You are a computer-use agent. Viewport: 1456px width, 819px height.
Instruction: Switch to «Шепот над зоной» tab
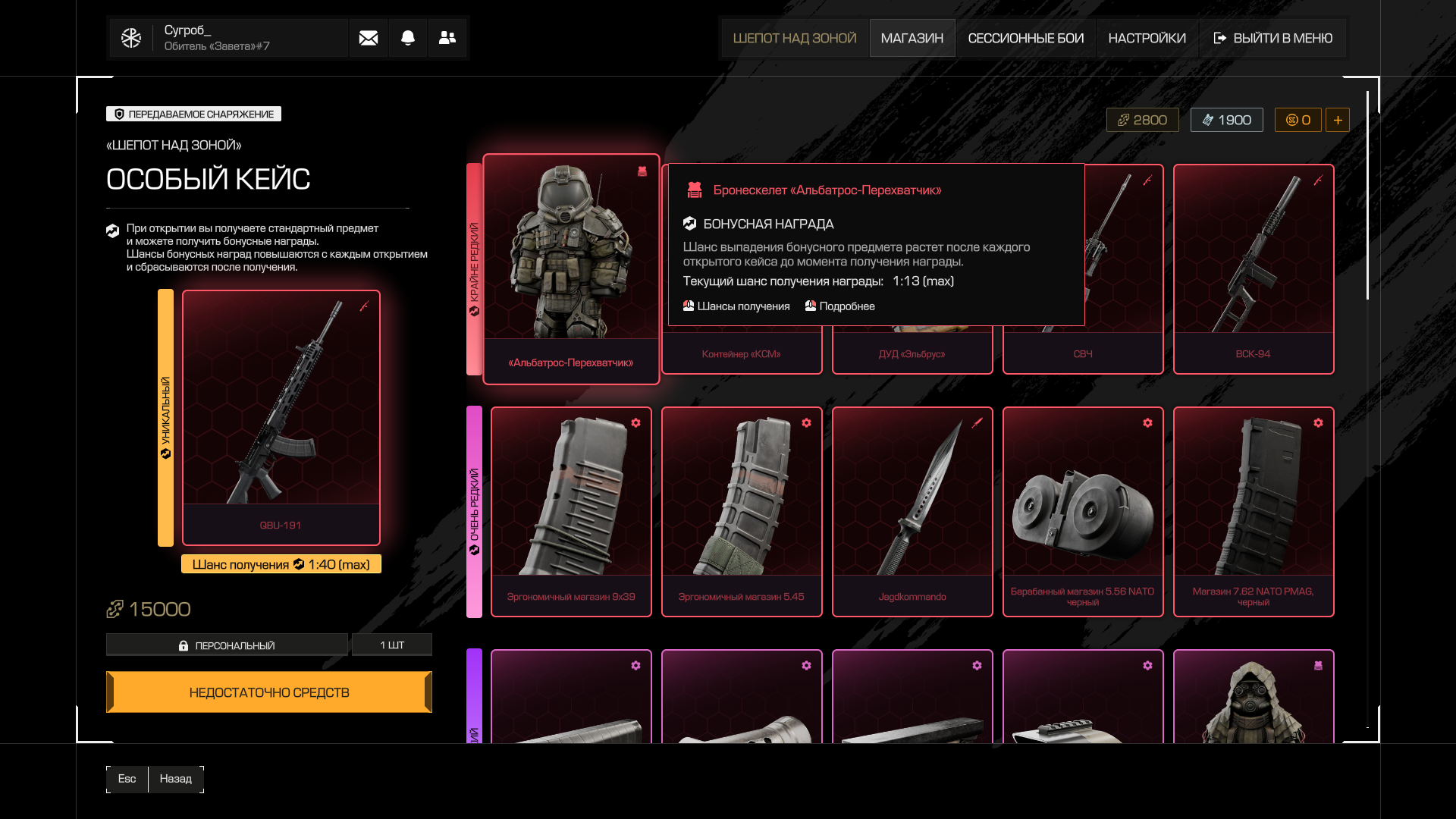(795, 38)
